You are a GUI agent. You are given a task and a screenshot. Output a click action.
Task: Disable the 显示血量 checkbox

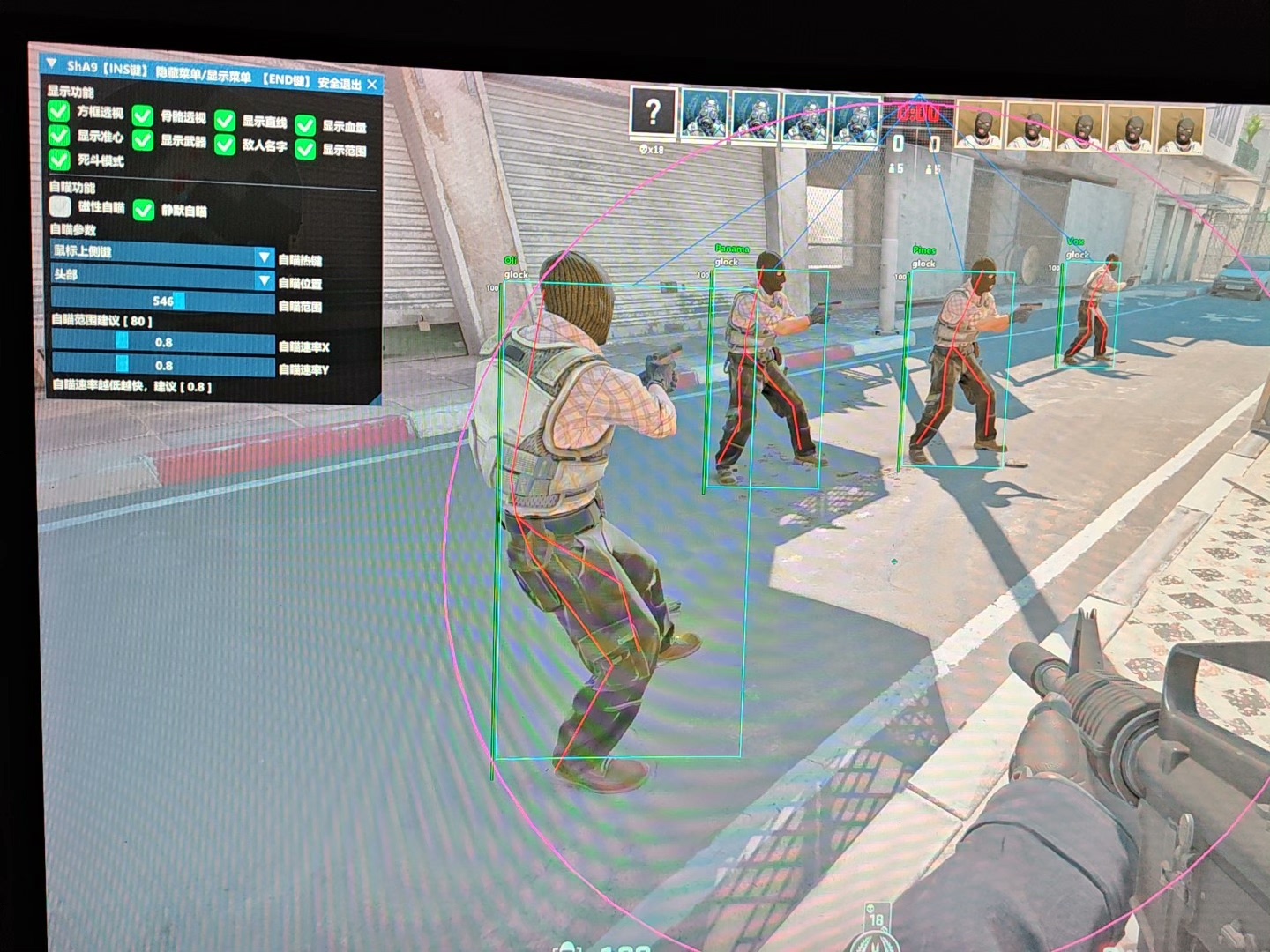click(306, 124)
